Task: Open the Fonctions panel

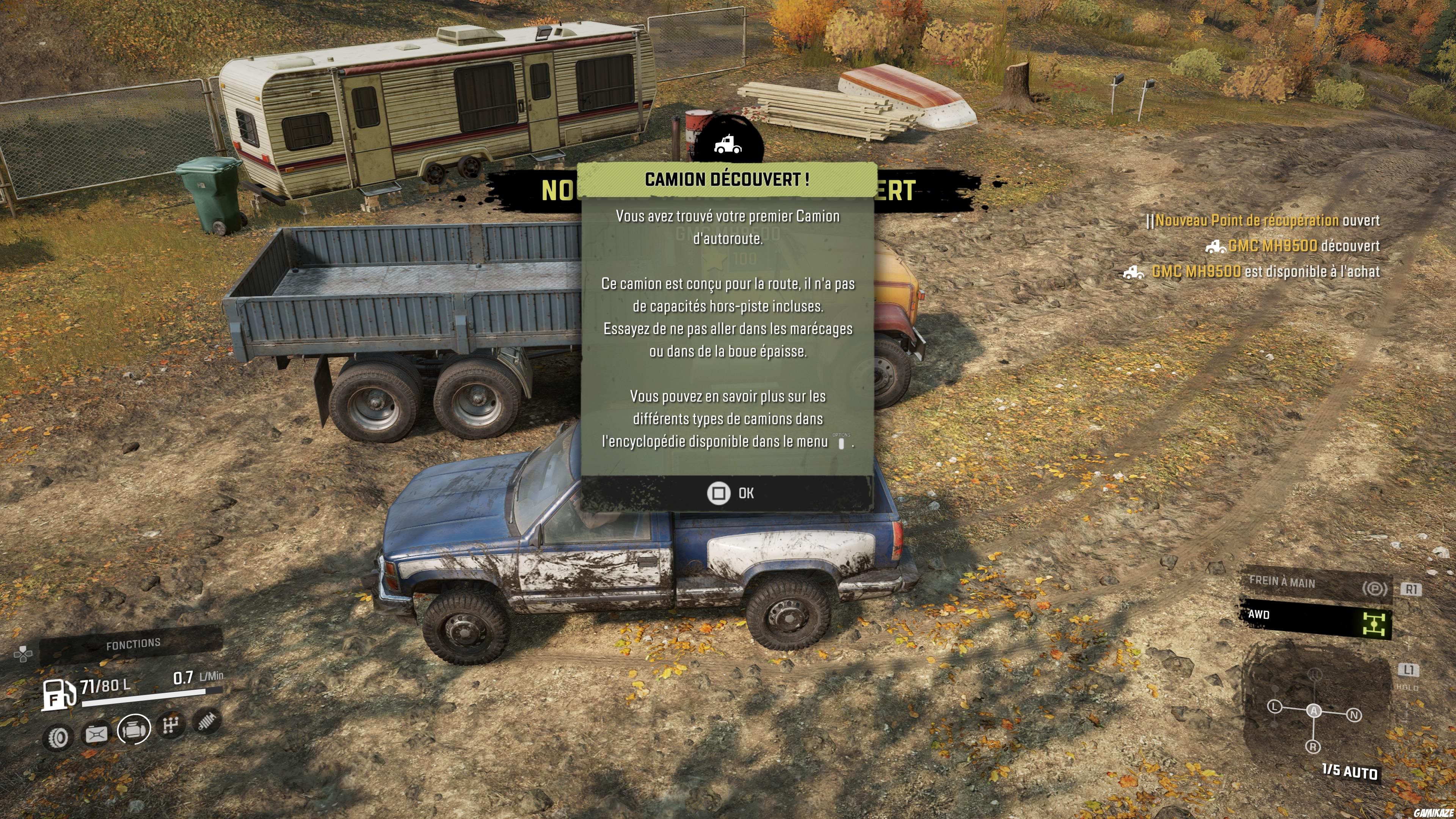Action: click(133, 644)
